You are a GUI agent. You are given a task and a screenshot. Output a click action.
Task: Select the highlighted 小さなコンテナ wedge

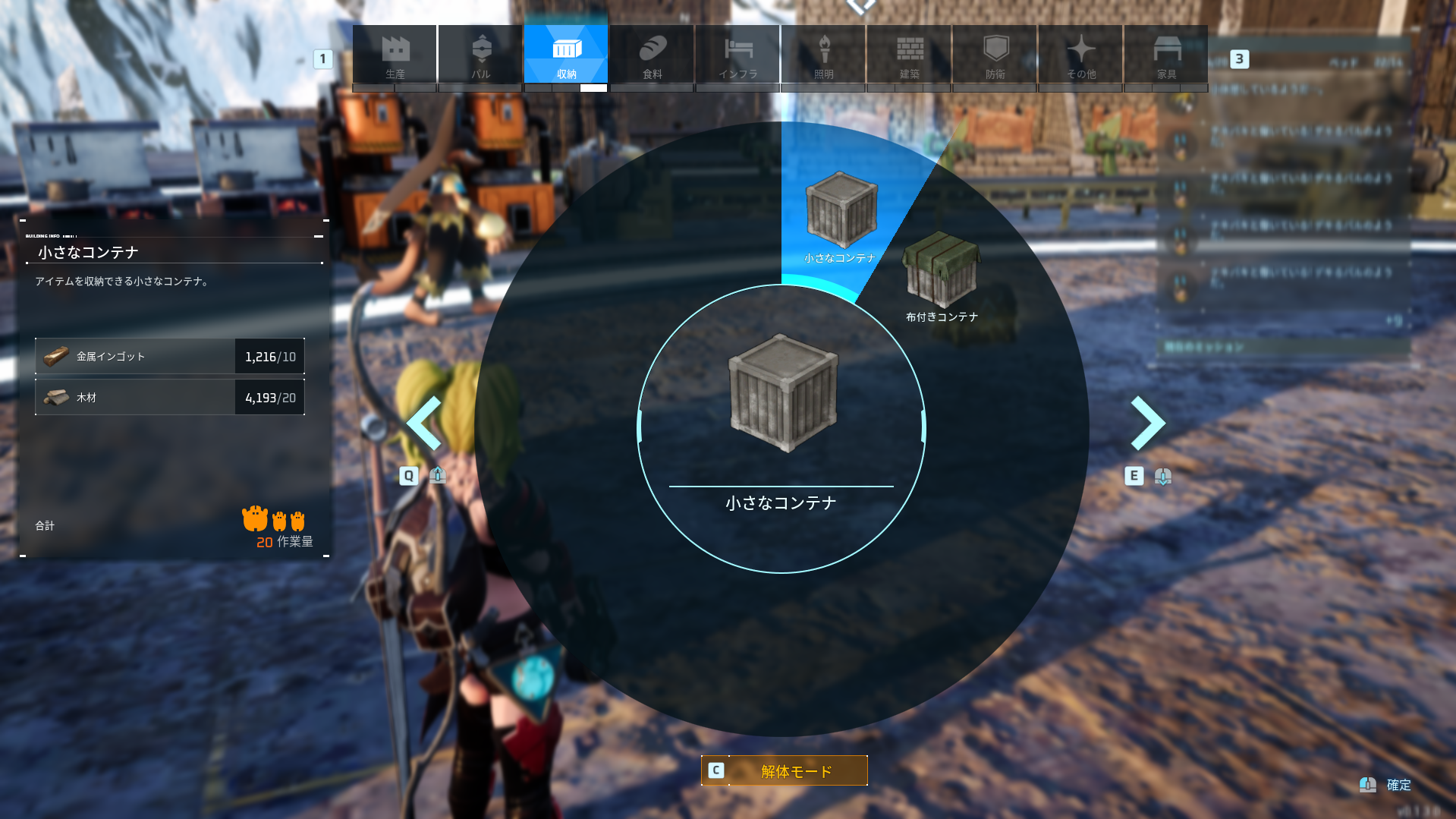click(x=841, y=213)
